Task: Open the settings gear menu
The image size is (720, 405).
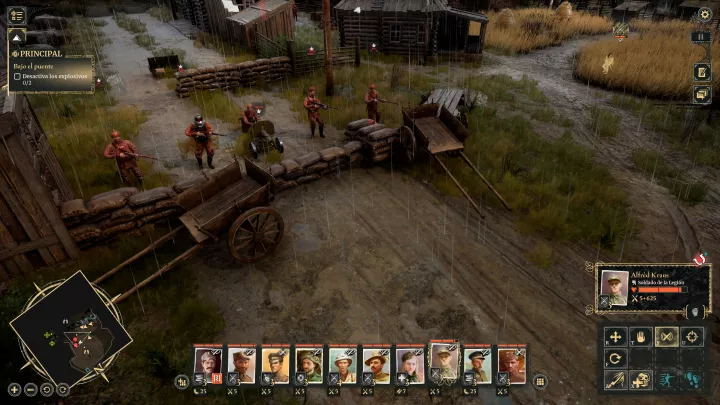Action: pyautogui.click(x=704, y=14)
